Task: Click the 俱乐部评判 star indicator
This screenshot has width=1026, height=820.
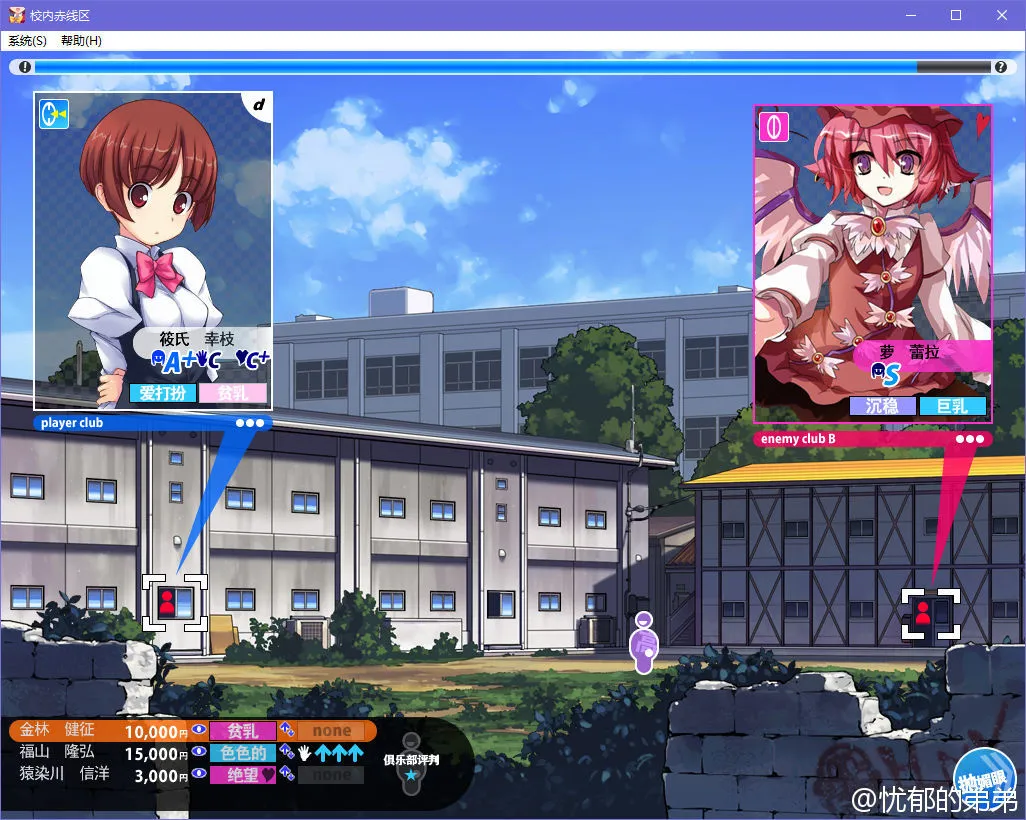Action: coord(411,774)
